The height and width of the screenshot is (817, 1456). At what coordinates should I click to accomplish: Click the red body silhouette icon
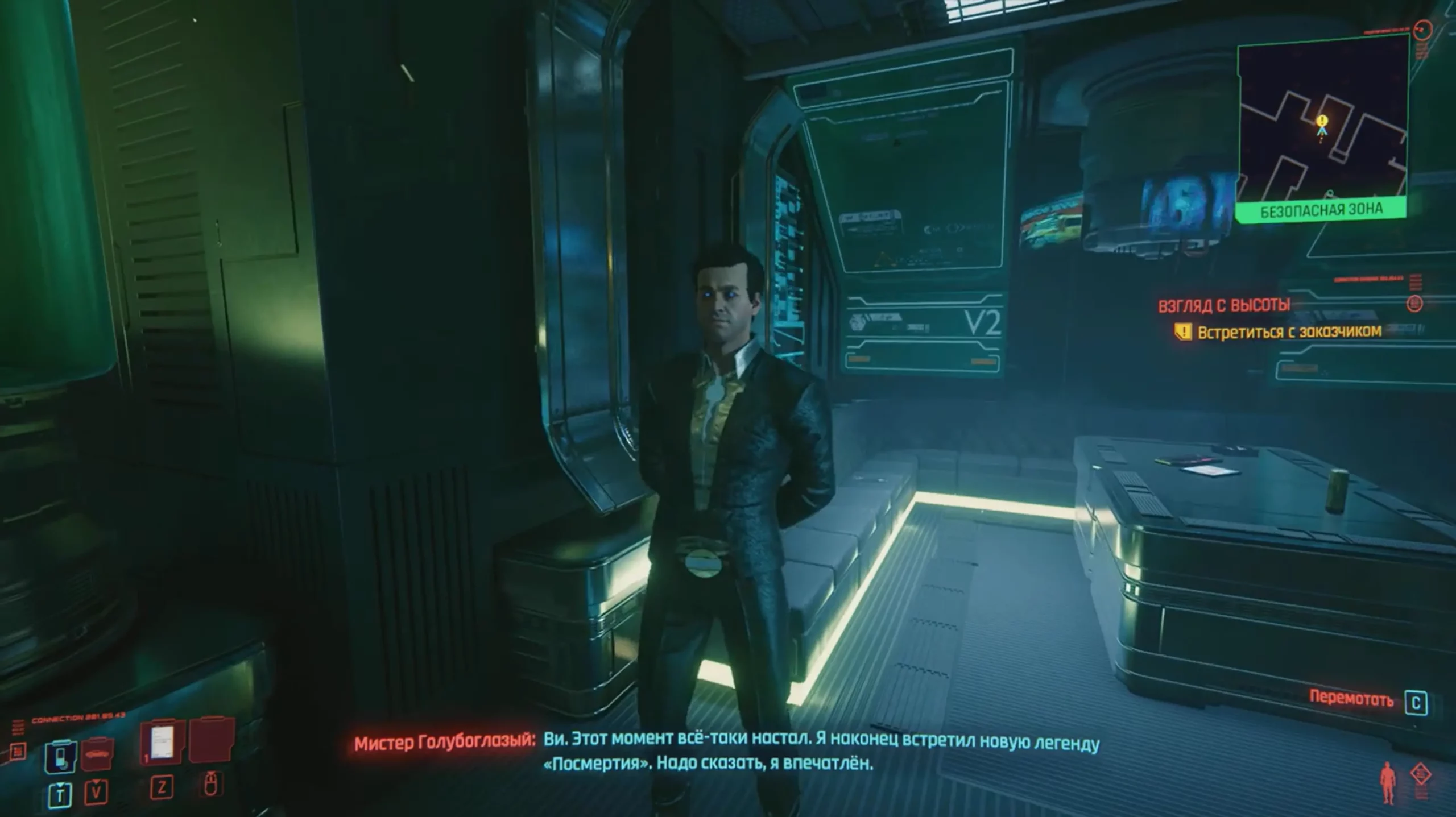(x=1388, y=783)
